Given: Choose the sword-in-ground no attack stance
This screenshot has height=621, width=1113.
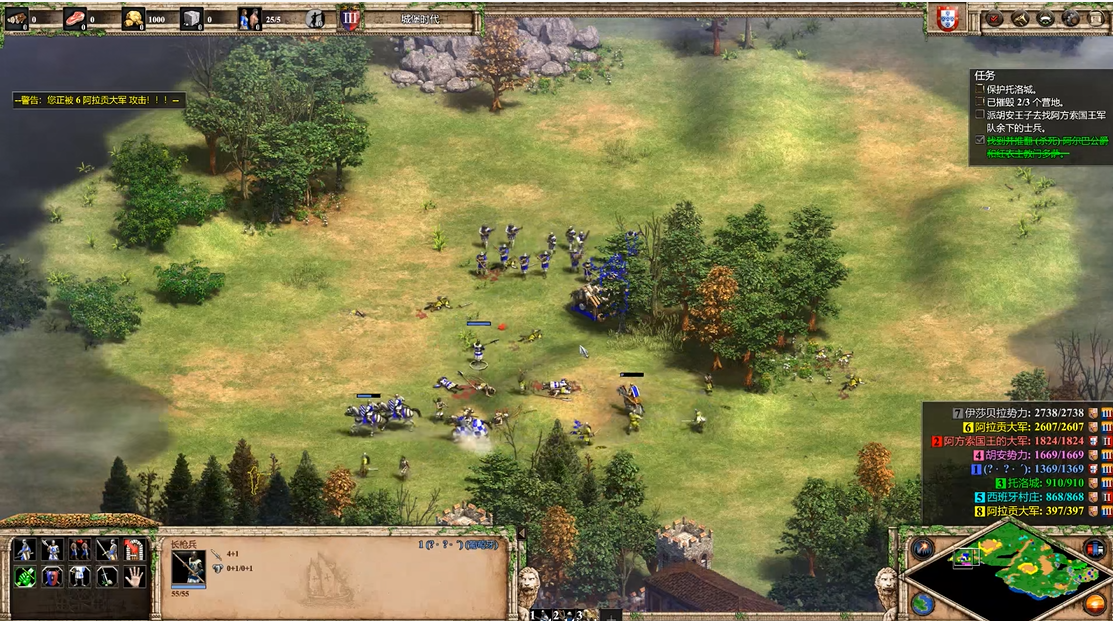Looking at the screenshot, I should pyautogui.click(x=106, y=576).
